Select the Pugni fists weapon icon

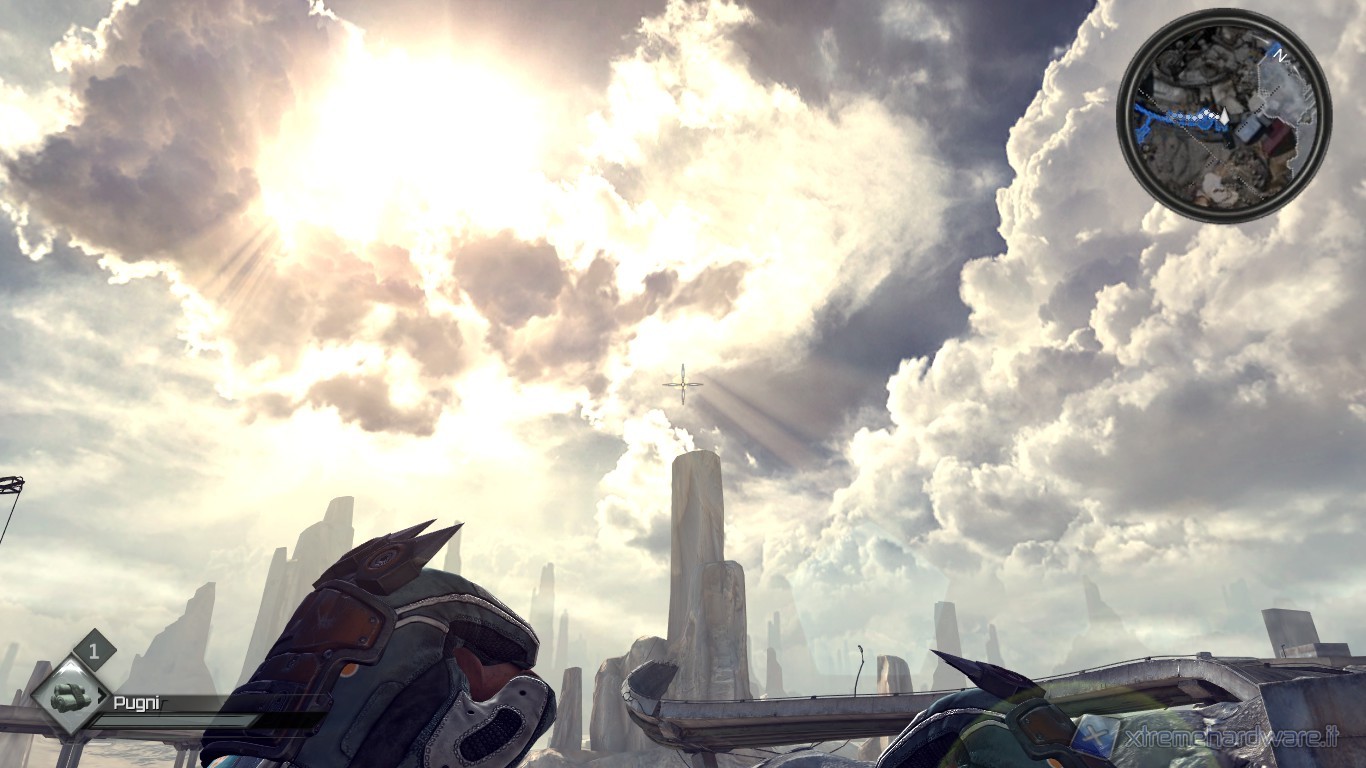pos(70,695)
